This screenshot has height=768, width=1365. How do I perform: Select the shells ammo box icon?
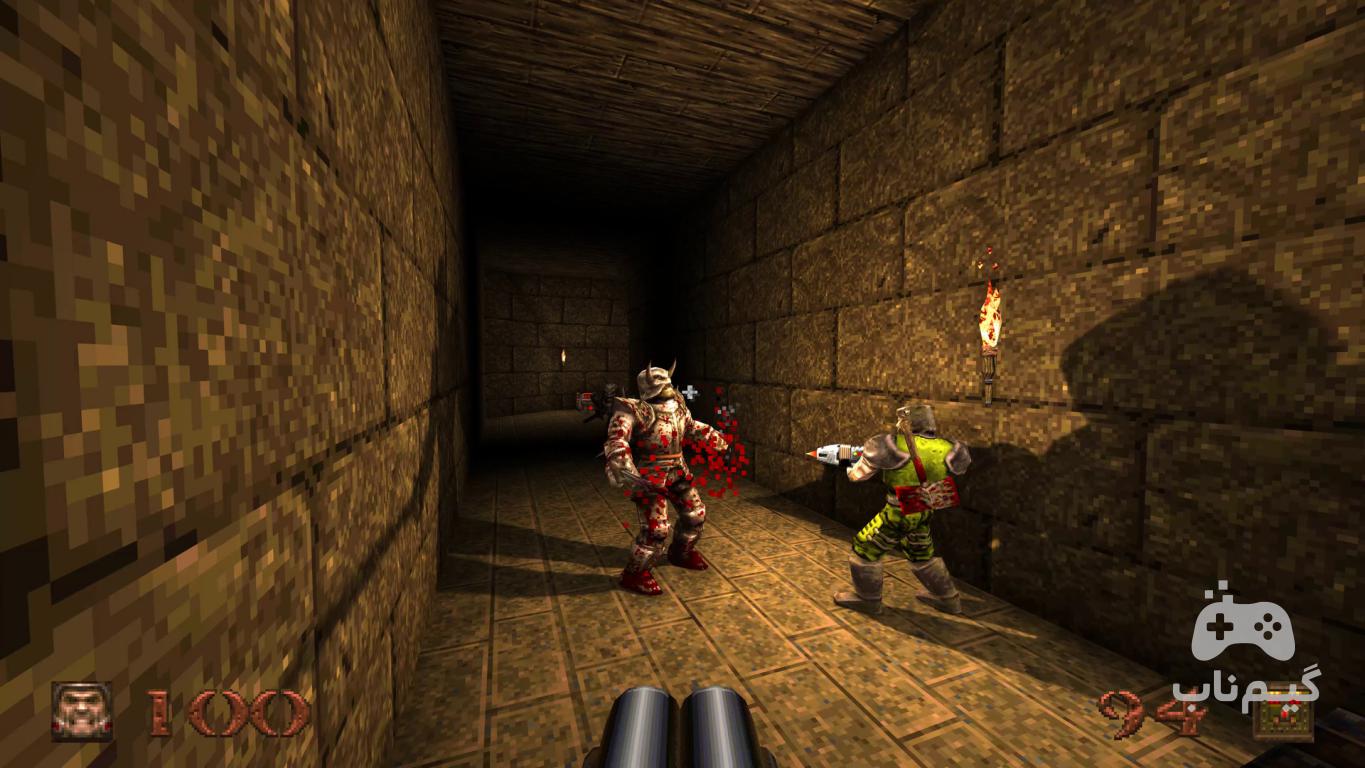[x=1284, y=715]
